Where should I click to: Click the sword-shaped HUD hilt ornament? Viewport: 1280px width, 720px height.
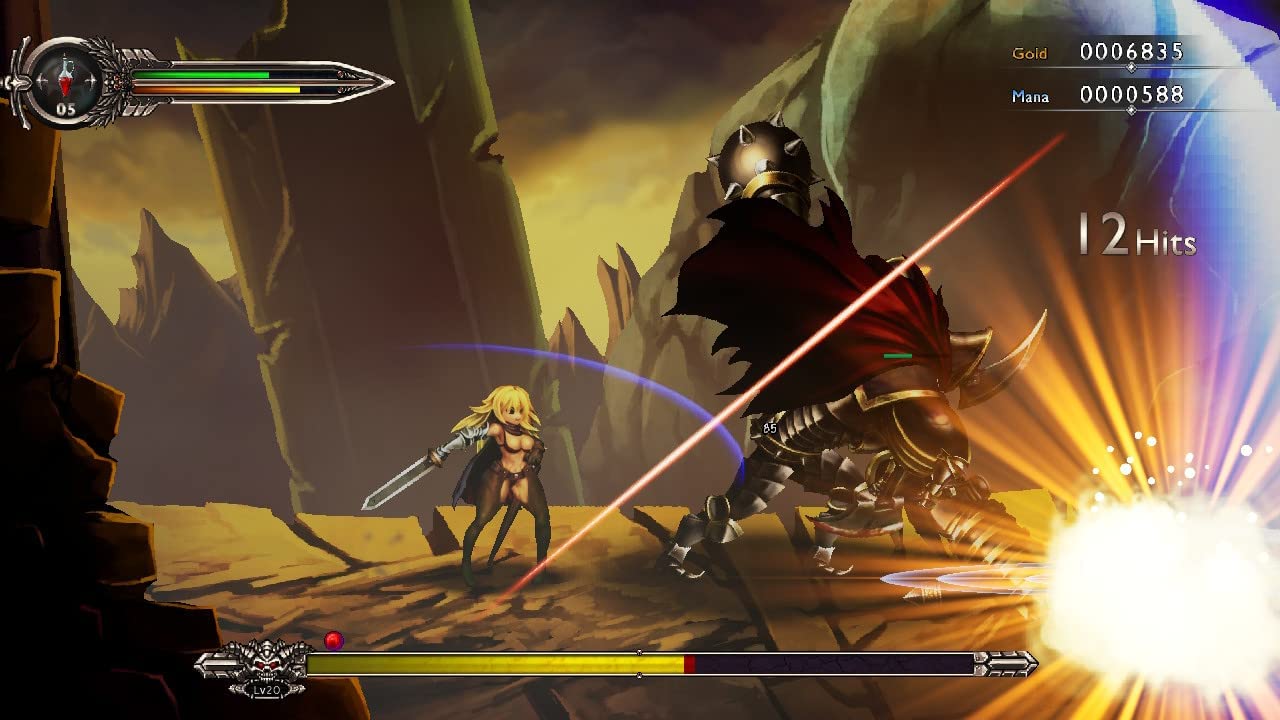pyautogui.click(x=16, y=83)
